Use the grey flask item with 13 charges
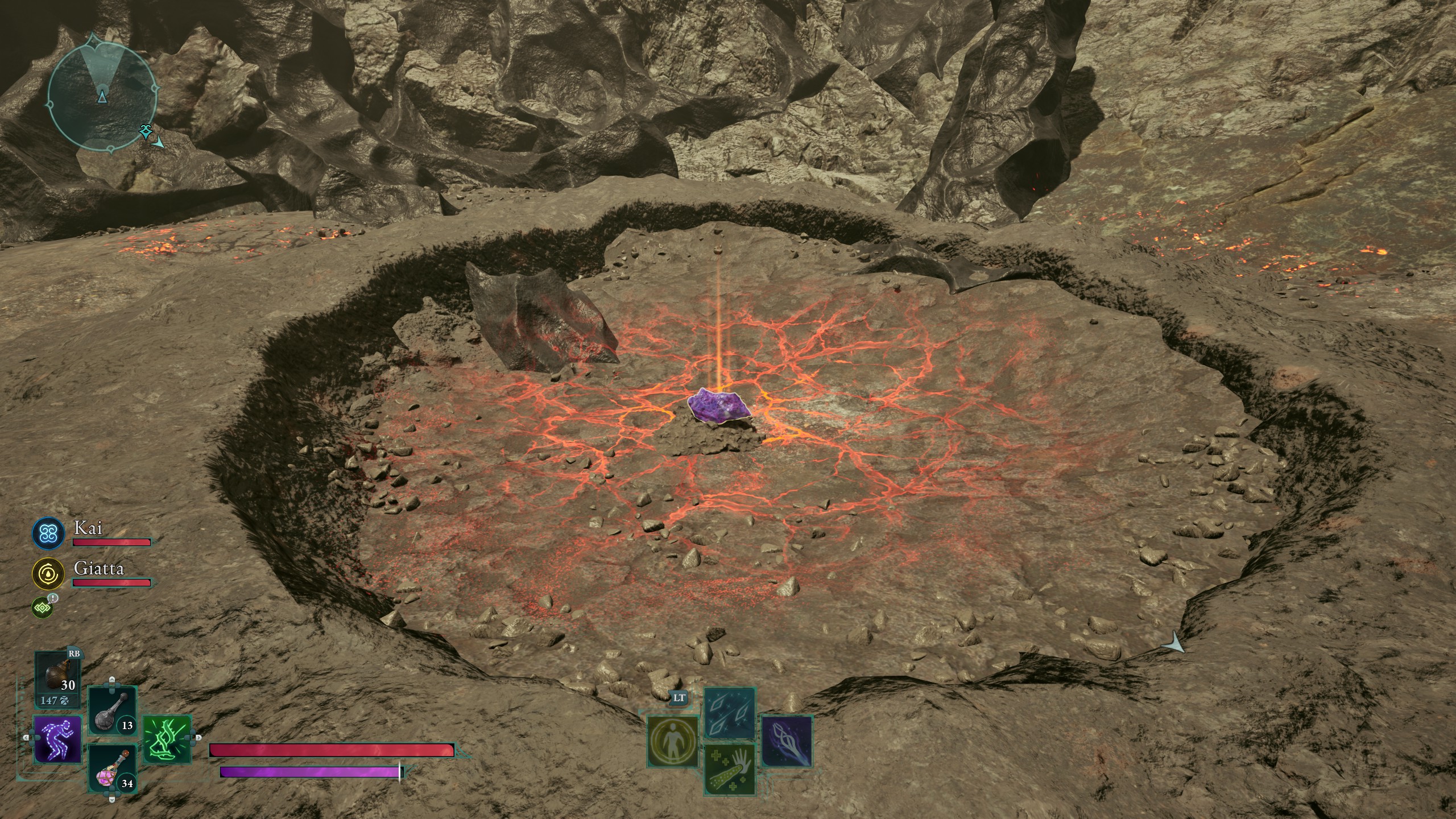The width and height of the screenshot is (1456, 819). pyautogui.click(x=112, y=710)
